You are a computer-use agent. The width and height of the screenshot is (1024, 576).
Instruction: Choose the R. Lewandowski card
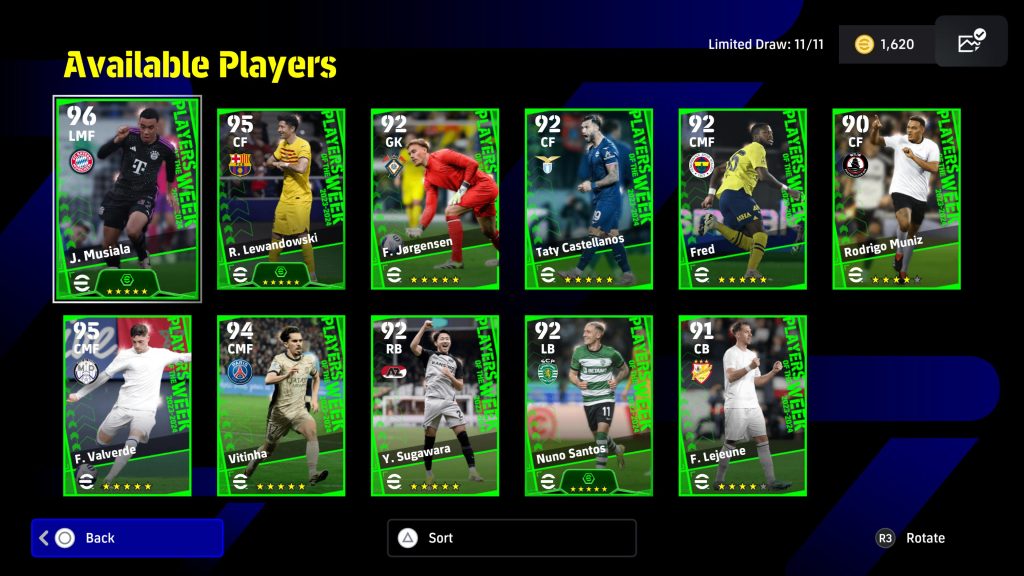281,198
